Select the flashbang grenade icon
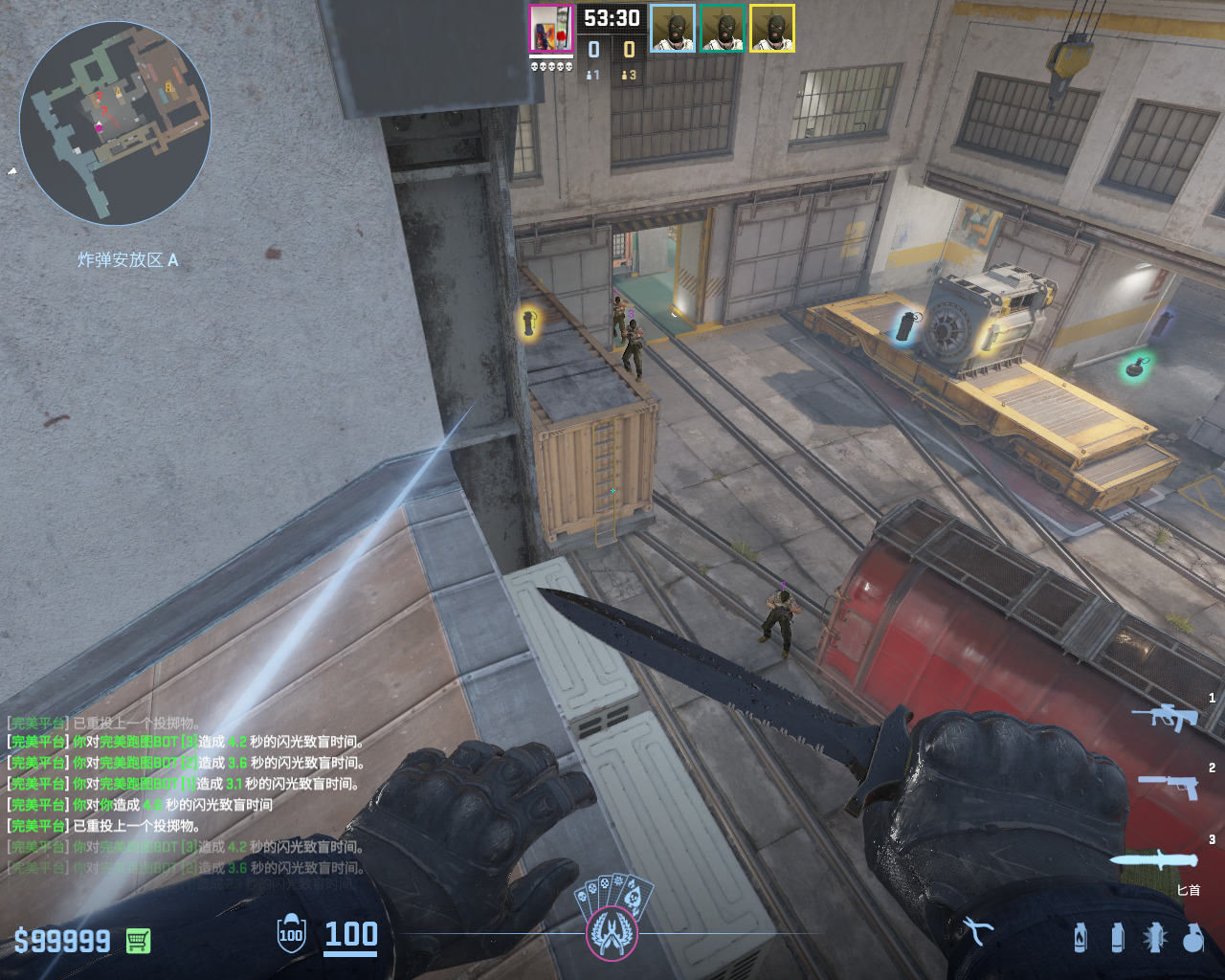This screenshot has width=1225, height=980. tap(1154, 937)
